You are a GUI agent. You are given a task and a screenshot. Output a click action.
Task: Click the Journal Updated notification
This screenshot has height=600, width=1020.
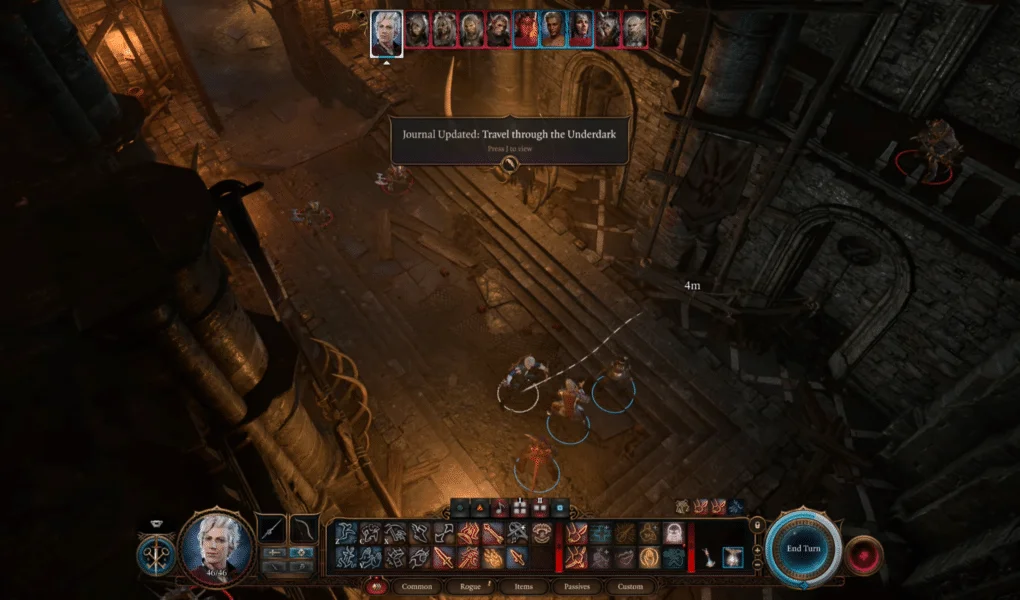point(509,141)
